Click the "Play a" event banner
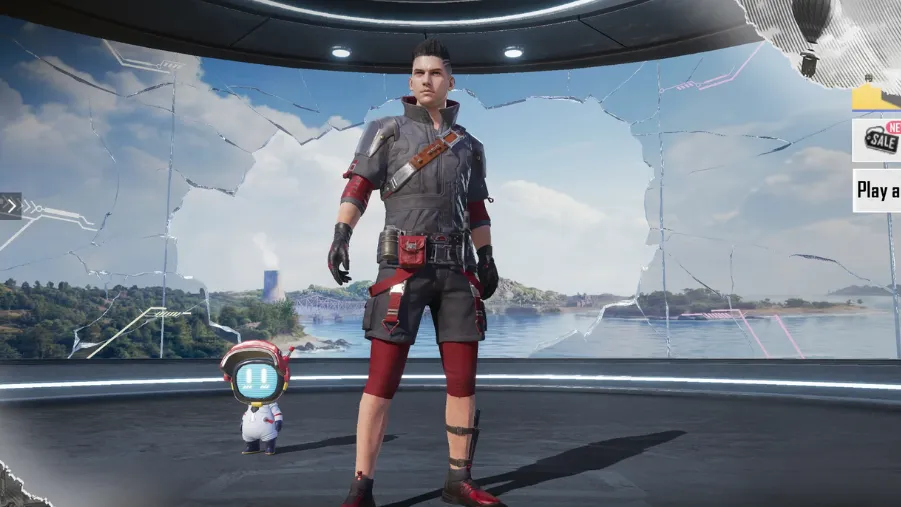The image size is (901, 507). tap(877, 190)
